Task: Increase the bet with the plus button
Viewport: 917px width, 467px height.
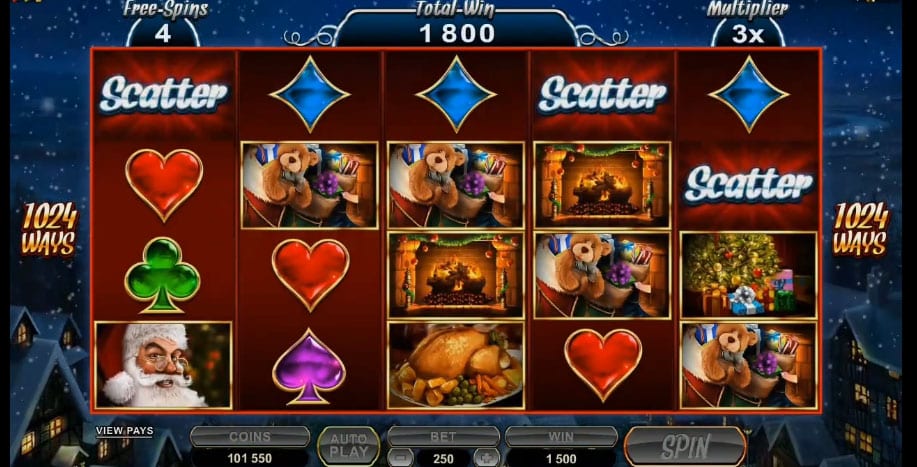Action: 489,458
